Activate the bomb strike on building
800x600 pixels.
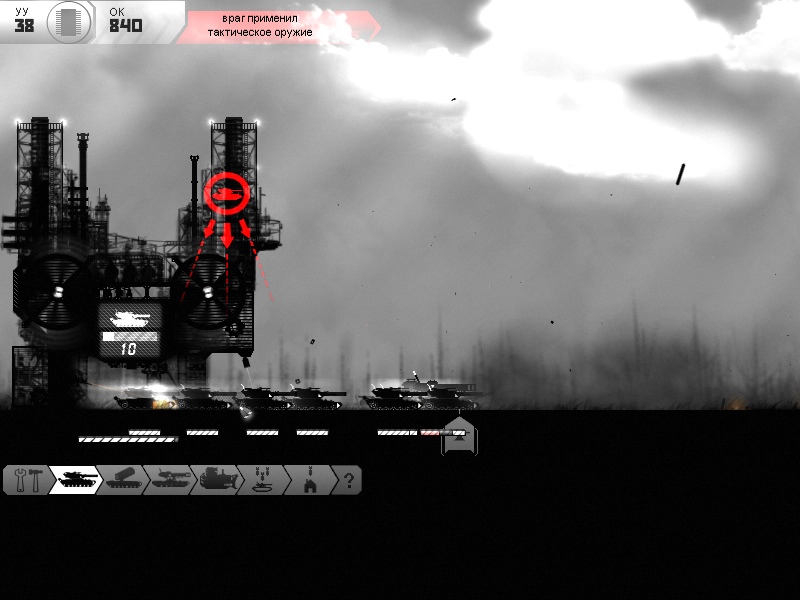(x=307, y=480)
